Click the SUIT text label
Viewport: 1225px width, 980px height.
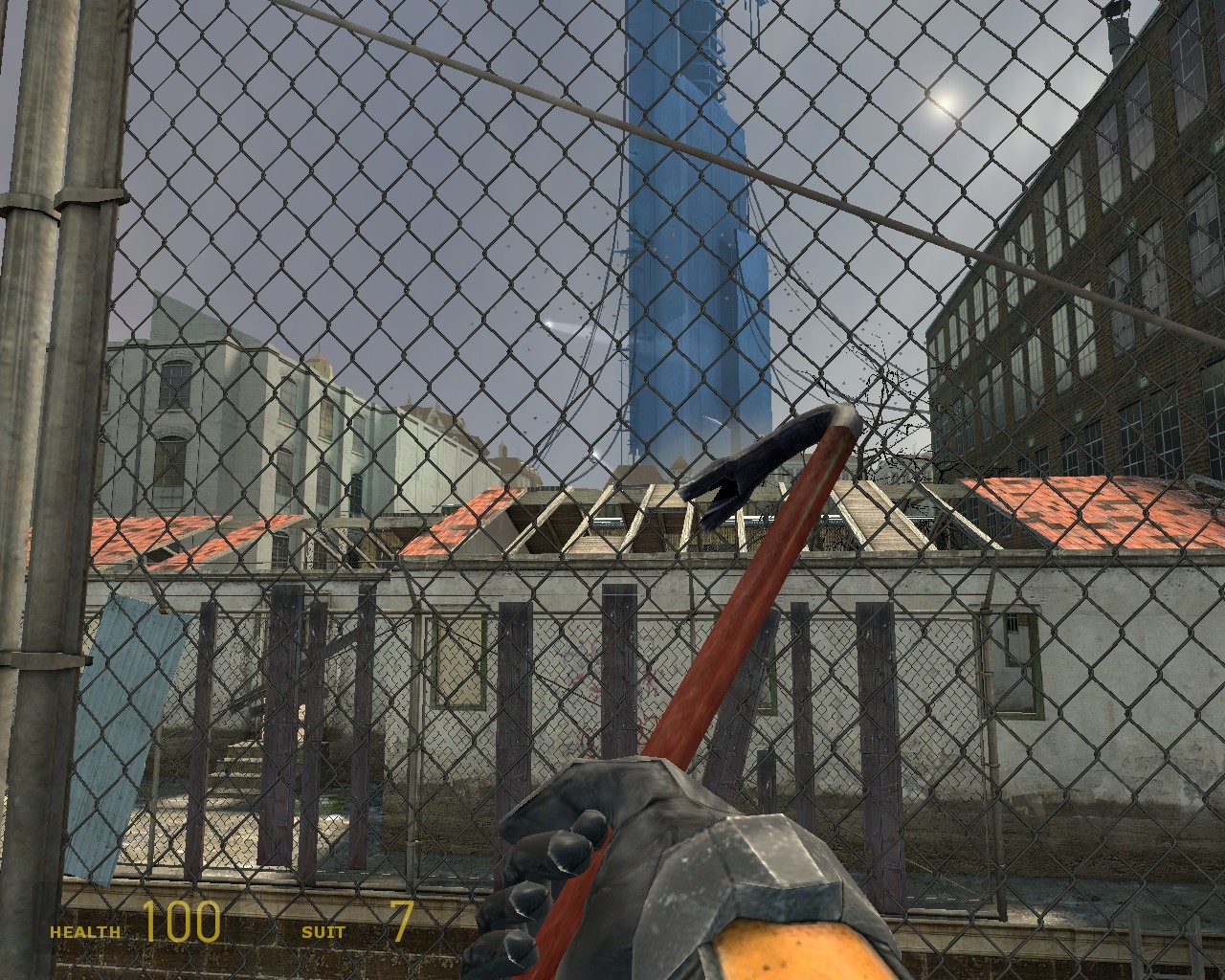pyautogui.click(x=324, y=929)
